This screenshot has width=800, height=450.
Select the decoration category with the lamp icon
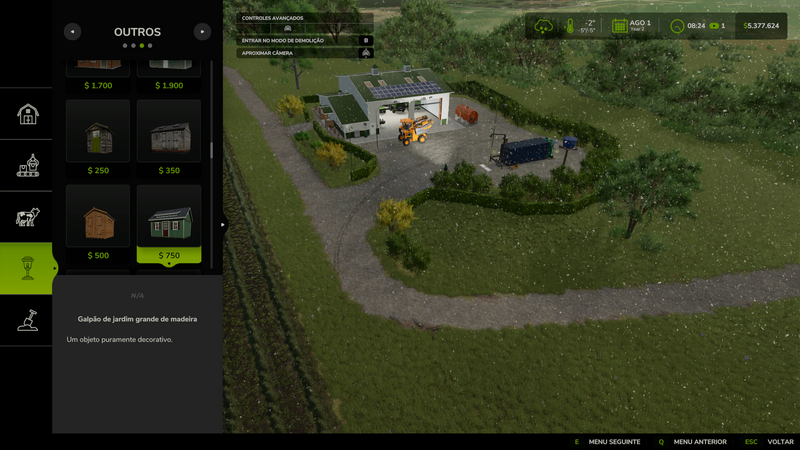pos(28,268)
